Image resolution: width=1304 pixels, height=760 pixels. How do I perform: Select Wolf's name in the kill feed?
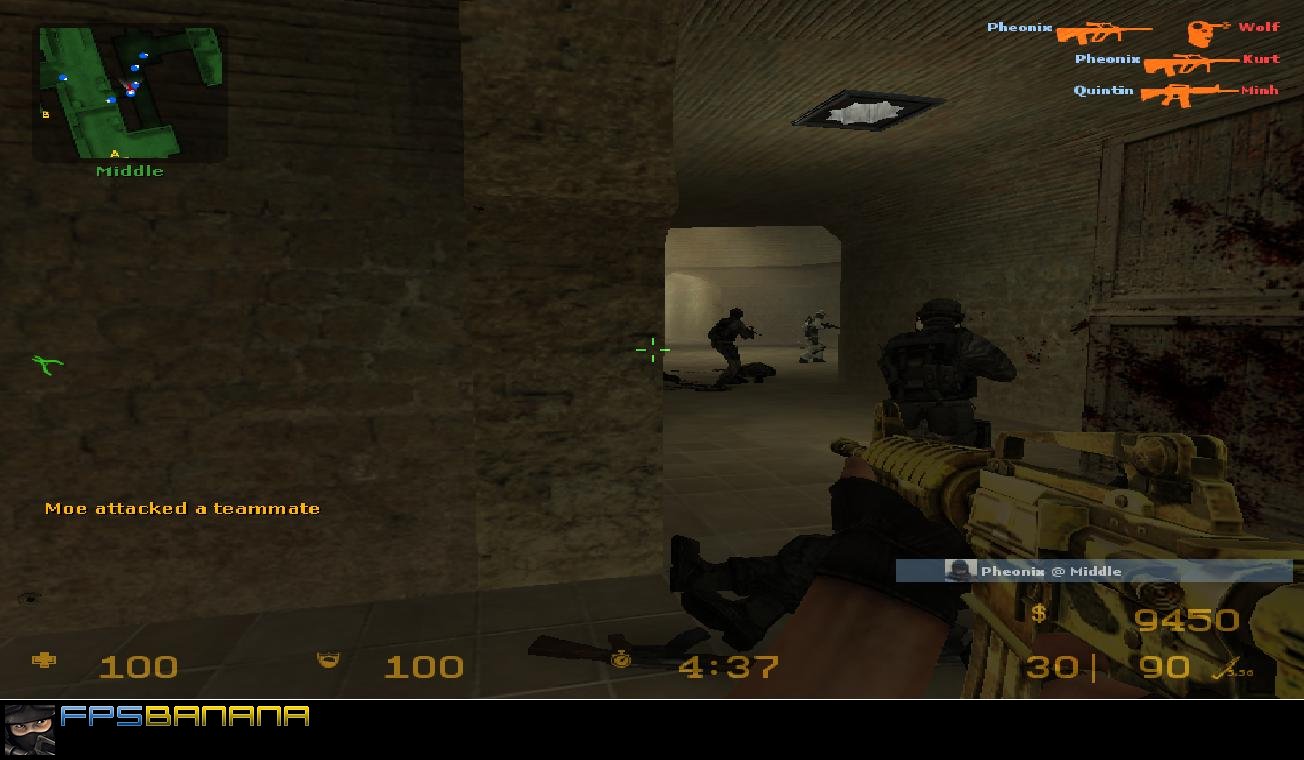[1258, 27]
